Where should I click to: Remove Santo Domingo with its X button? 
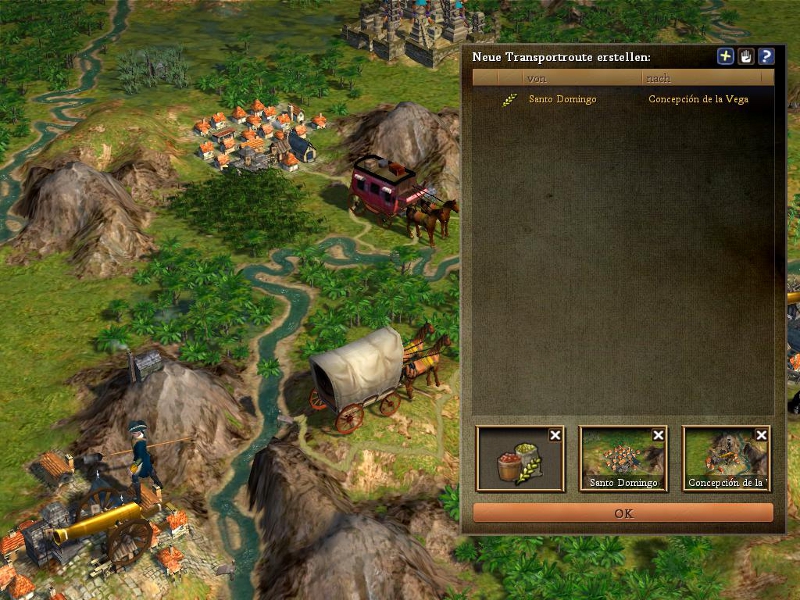(659, 435)
